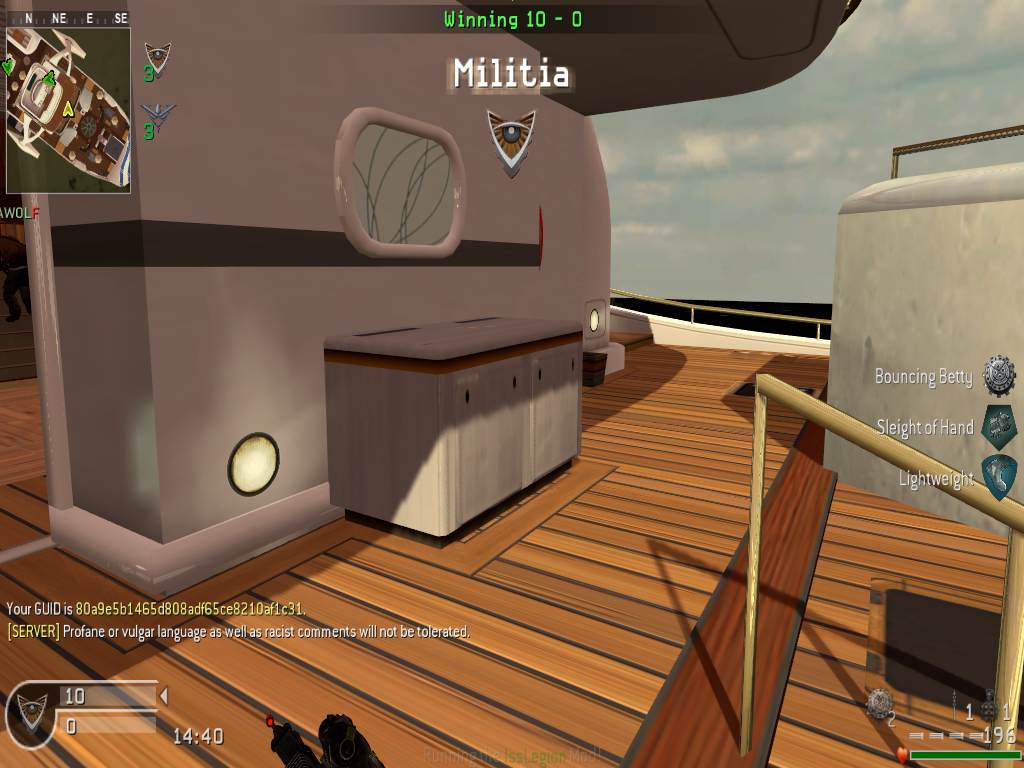
Task: Click the compass heading strip
Action: point(68,18)
